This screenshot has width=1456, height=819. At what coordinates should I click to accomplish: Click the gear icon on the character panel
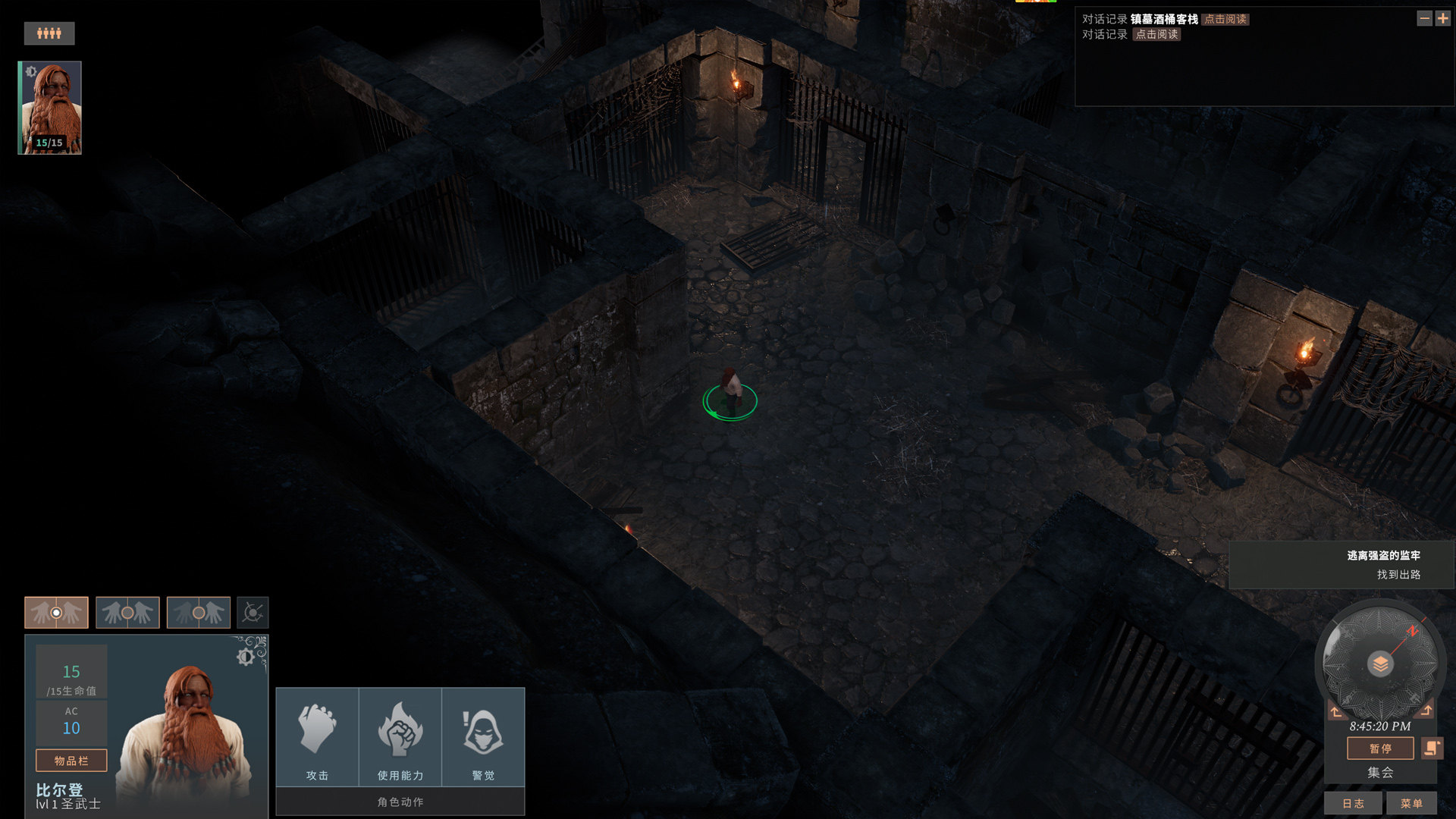click(246, 657)
